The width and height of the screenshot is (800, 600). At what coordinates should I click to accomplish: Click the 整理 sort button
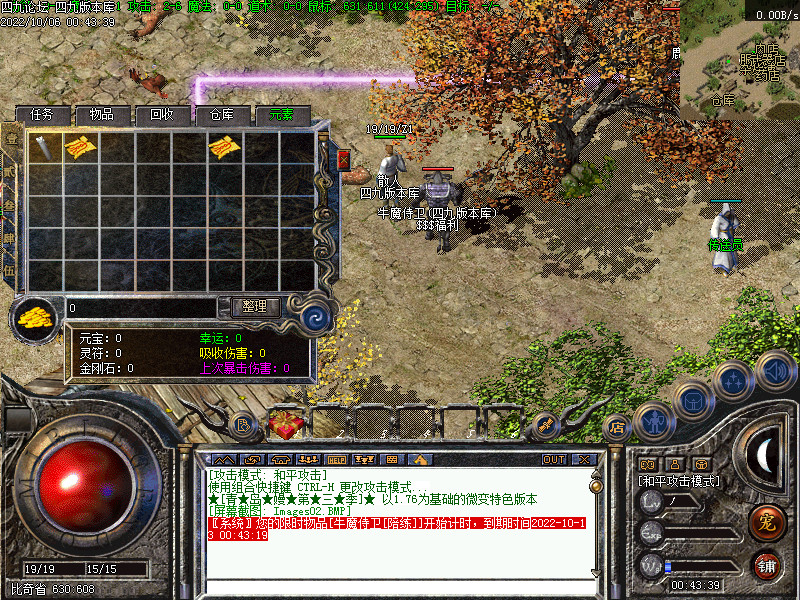click(x=254, y=306)
